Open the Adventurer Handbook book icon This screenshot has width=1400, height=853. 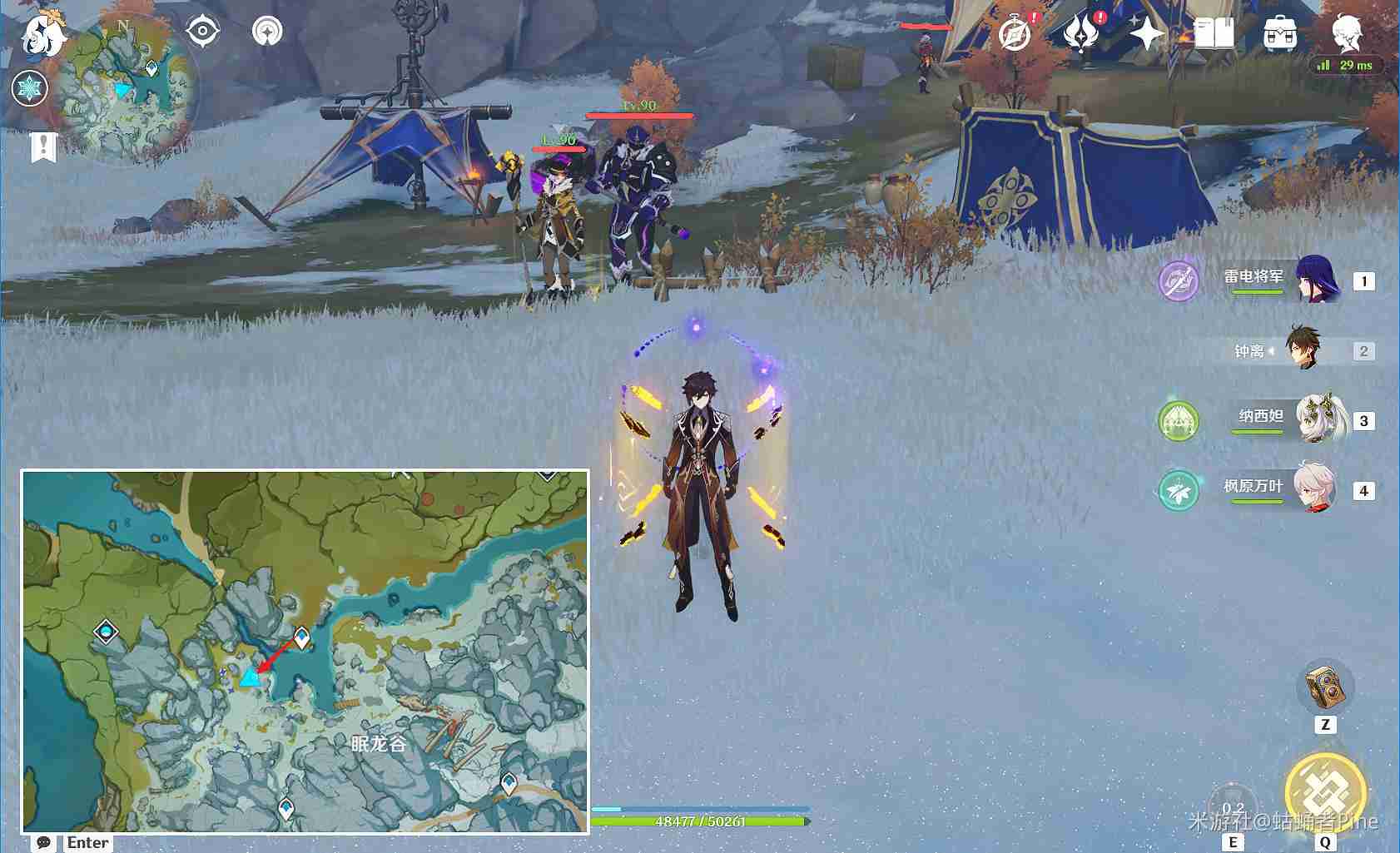(1214, 34)
